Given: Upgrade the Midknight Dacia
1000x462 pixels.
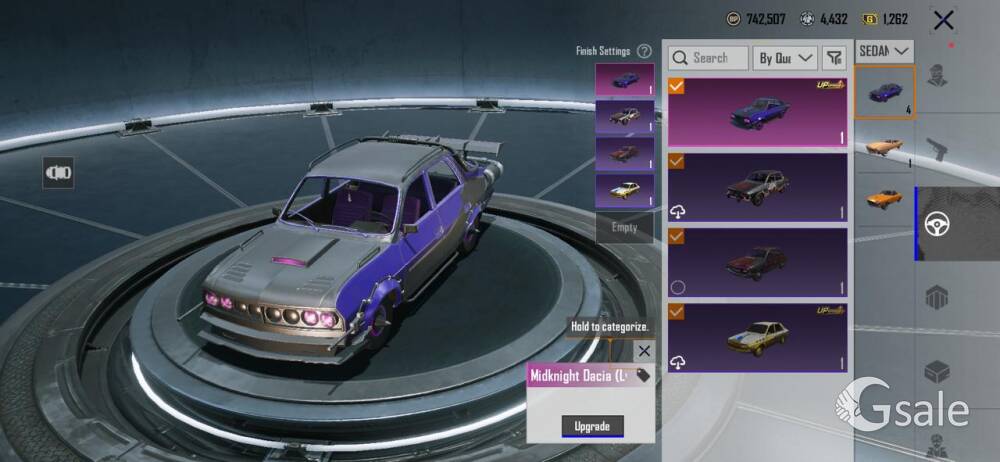Looking at the screenshot, I should coord(592,427).
